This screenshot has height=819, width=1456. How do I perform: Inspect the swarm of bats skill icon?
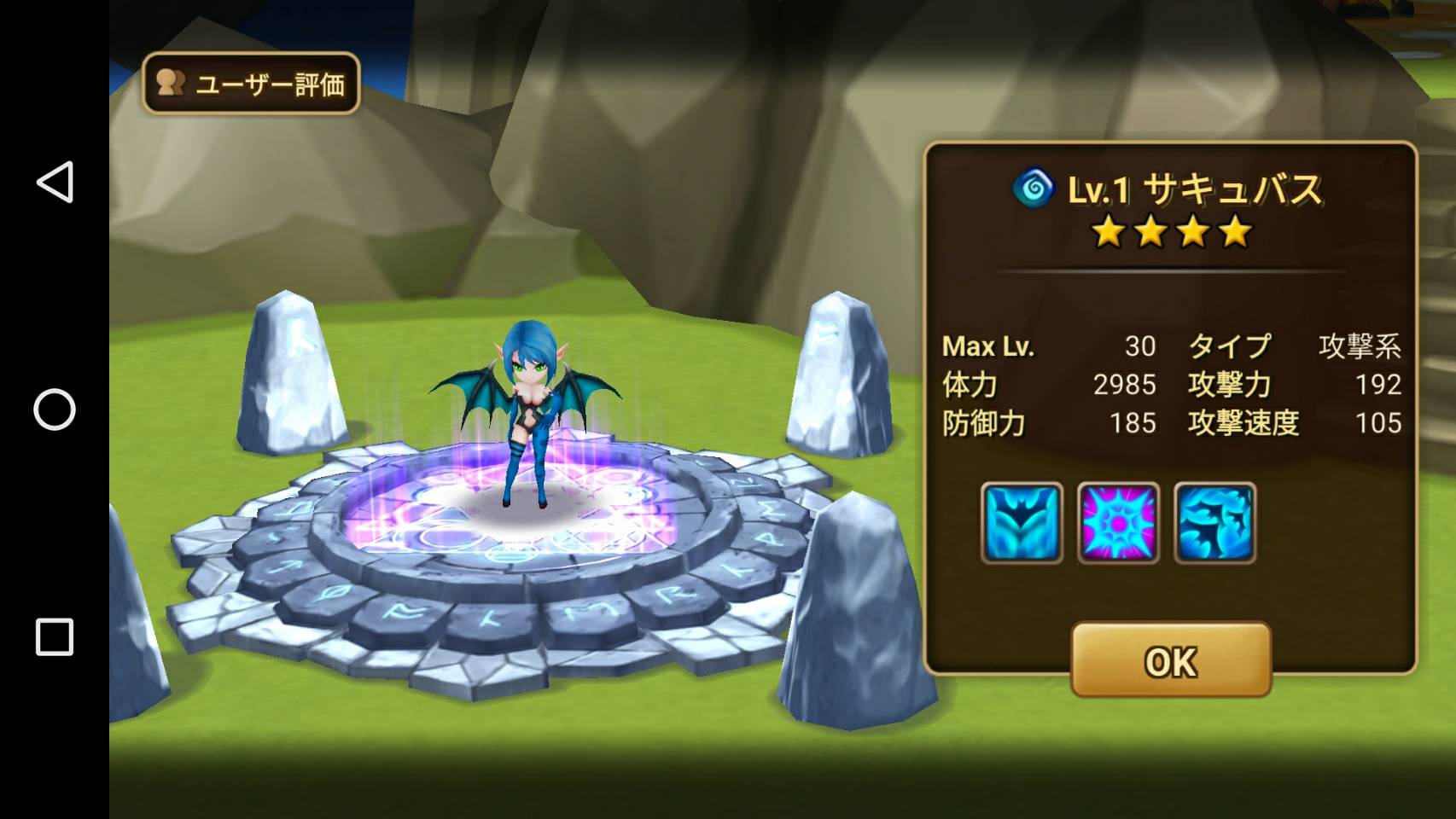coord(1214,522)
